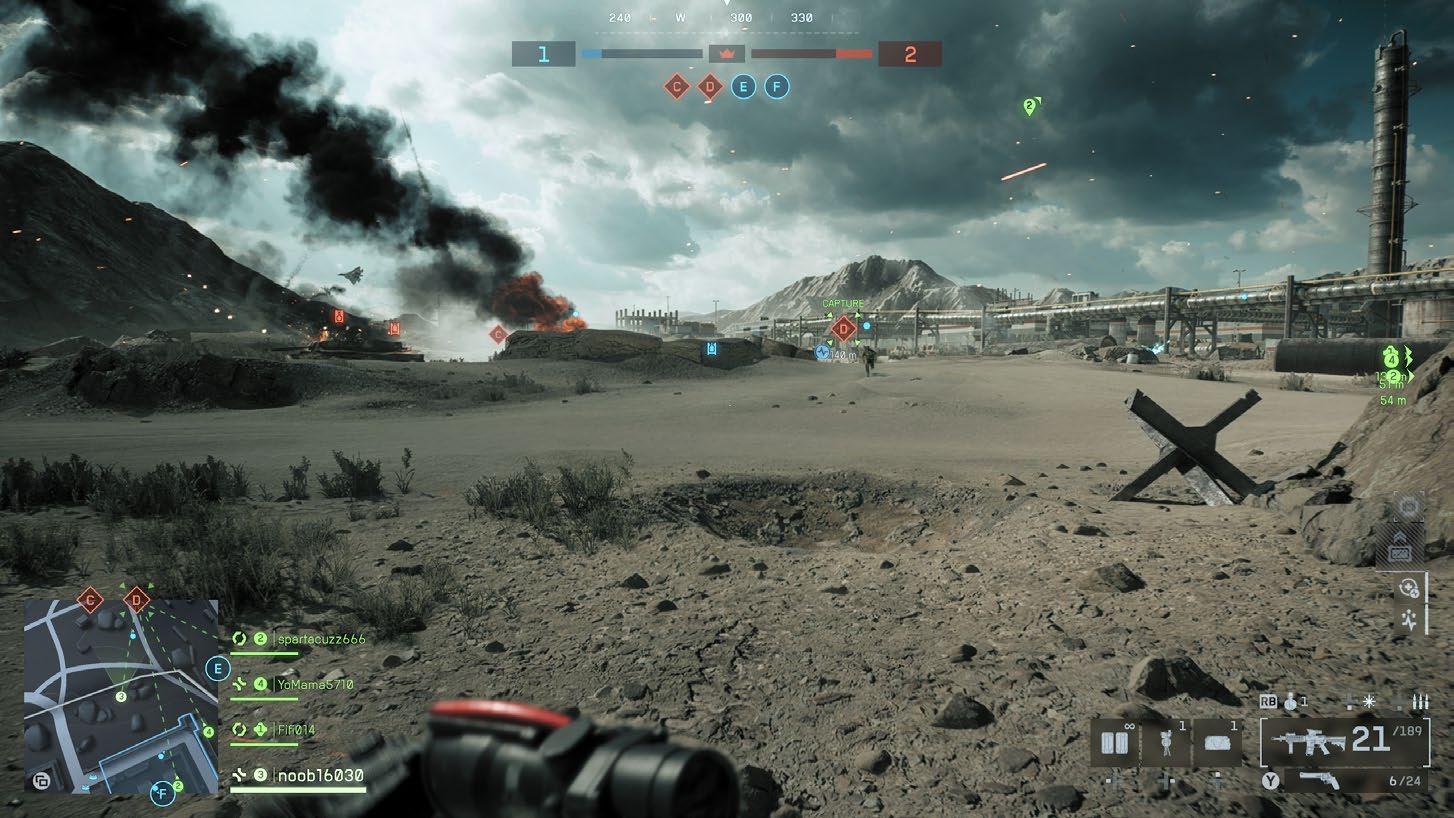Click objective E in the top objective bar

coord(743,87)
